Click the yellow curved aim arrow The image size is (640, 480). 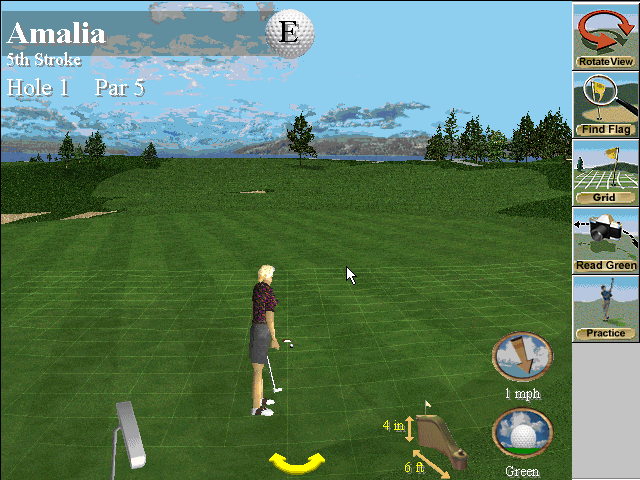[x=297, y=461]
